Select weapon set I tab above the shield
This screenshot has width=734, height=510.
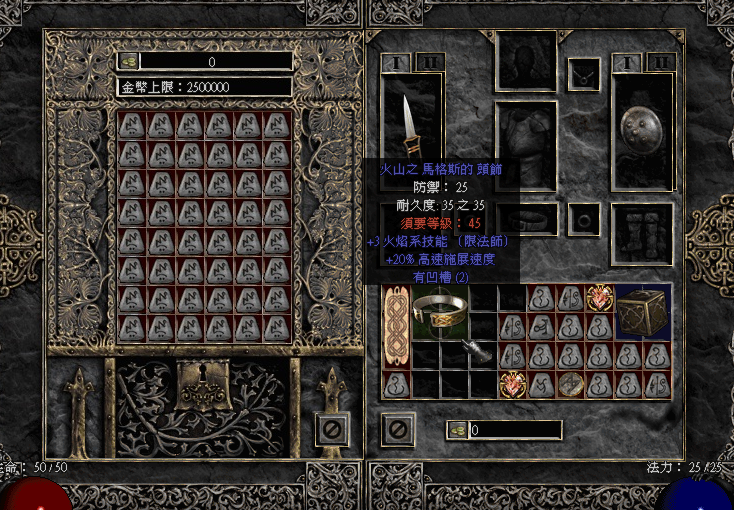[625, 62]
